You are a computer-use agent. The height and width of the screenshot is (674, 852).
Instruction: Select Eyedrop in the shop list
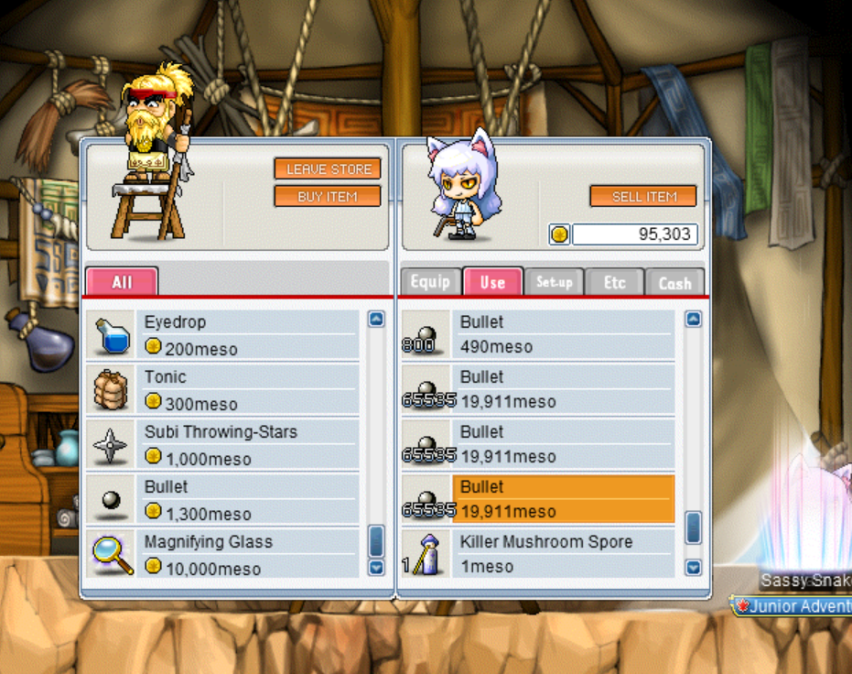coord(250,334)
